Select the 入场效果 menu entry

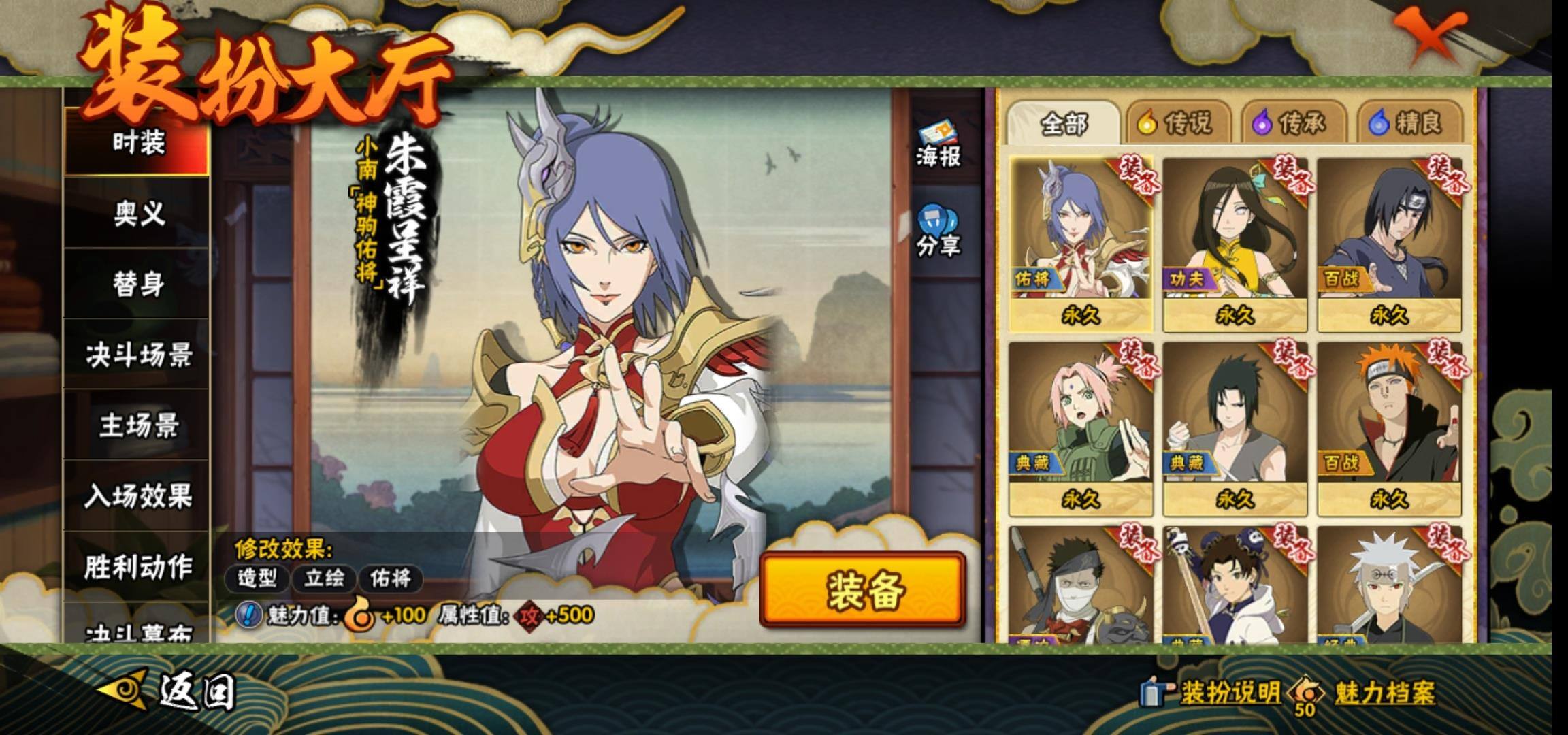(138, 496)
